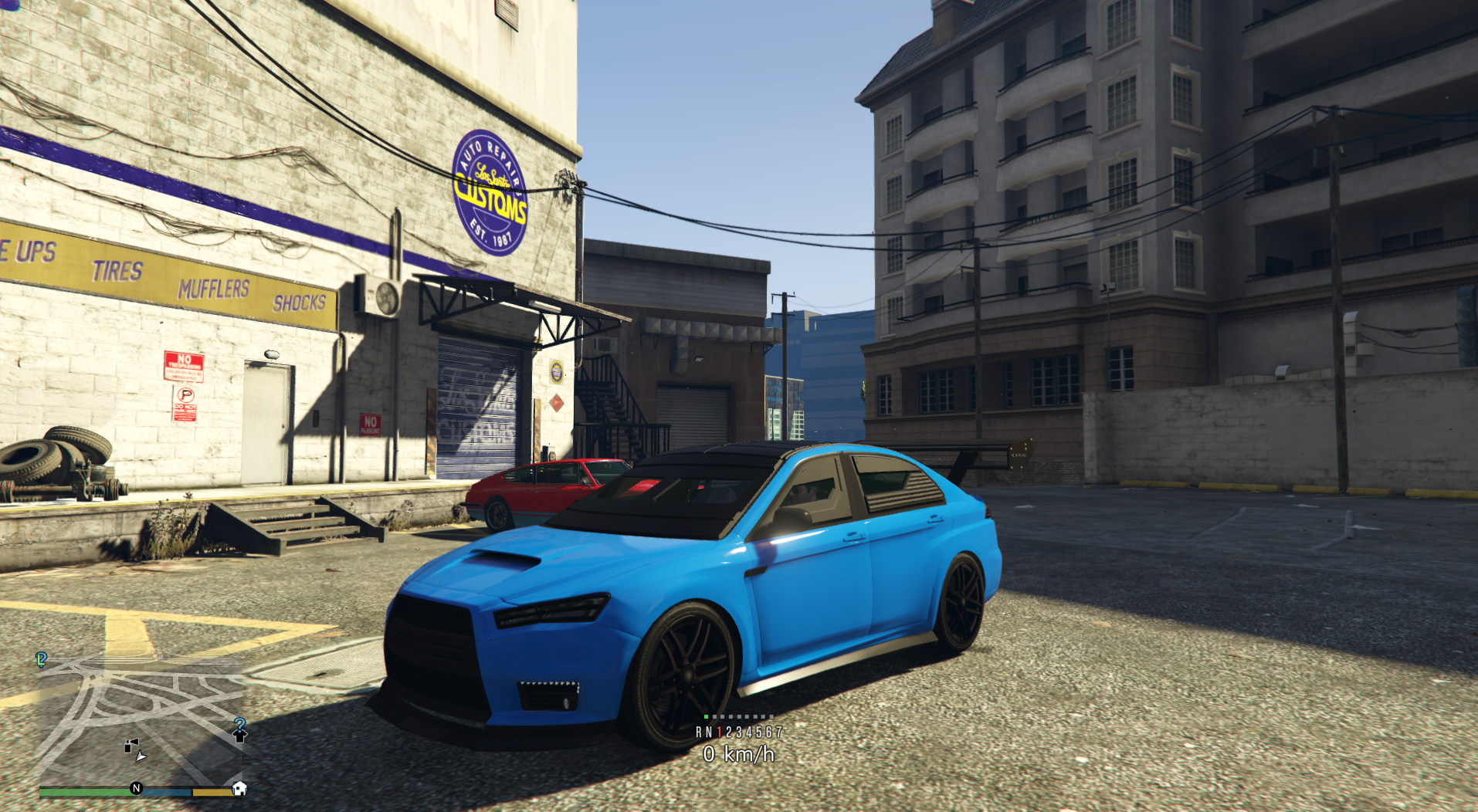Select the spray can mod shop blip

click(131, 746)
